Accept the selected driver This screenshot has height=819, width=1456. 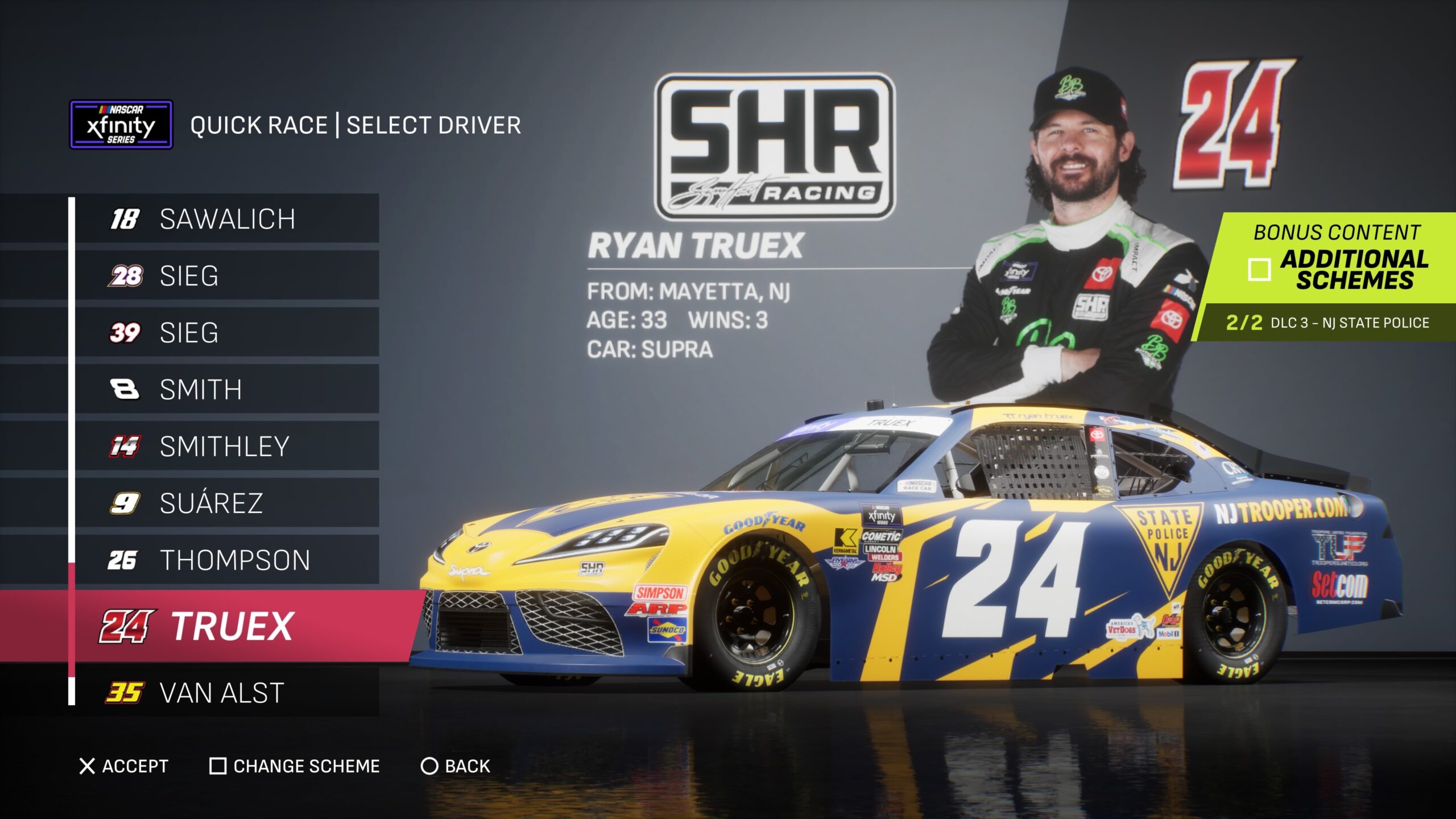pyautogui.click(x=124, y=766)
